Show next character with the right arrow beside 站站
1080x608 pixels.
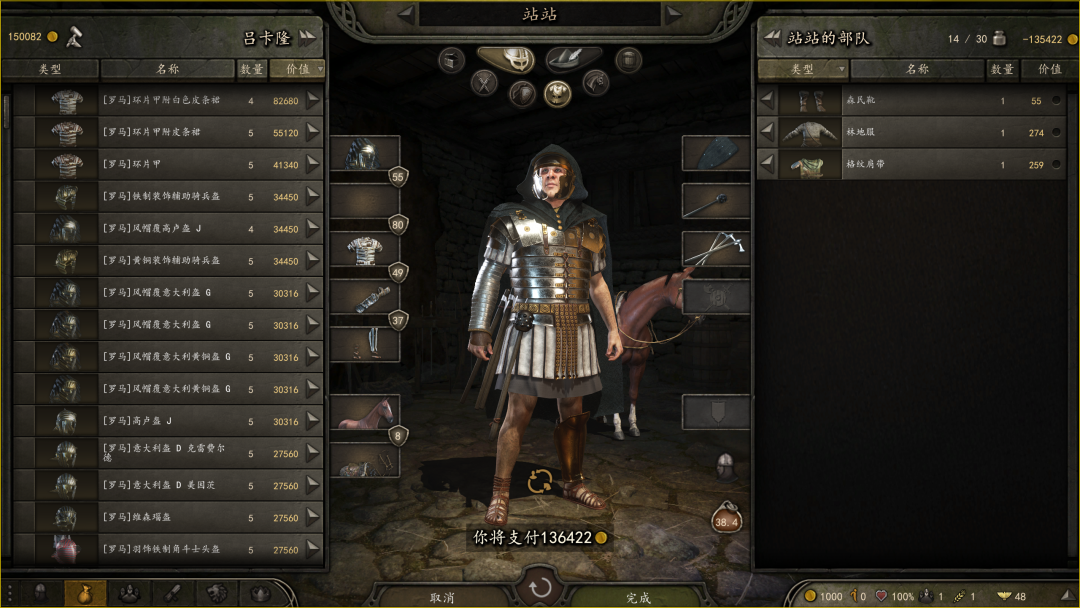(676, 14)
